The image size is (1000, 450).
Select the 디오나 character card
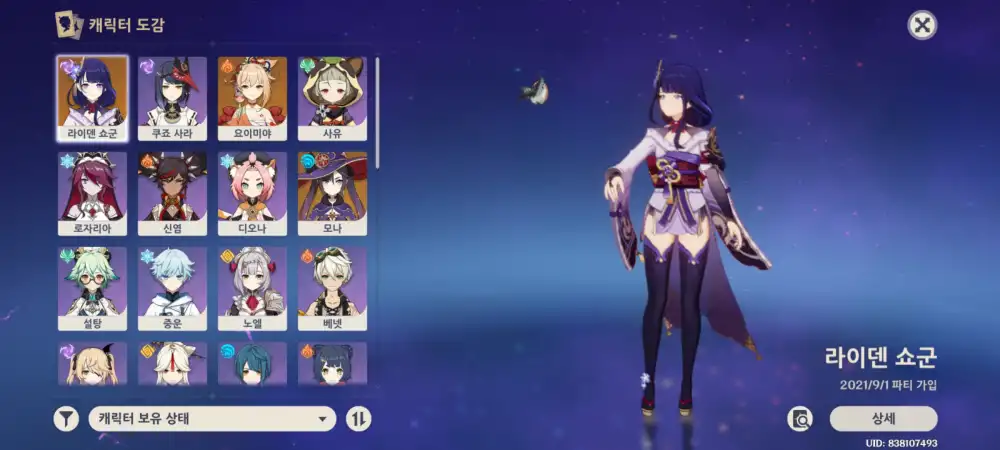252,194
